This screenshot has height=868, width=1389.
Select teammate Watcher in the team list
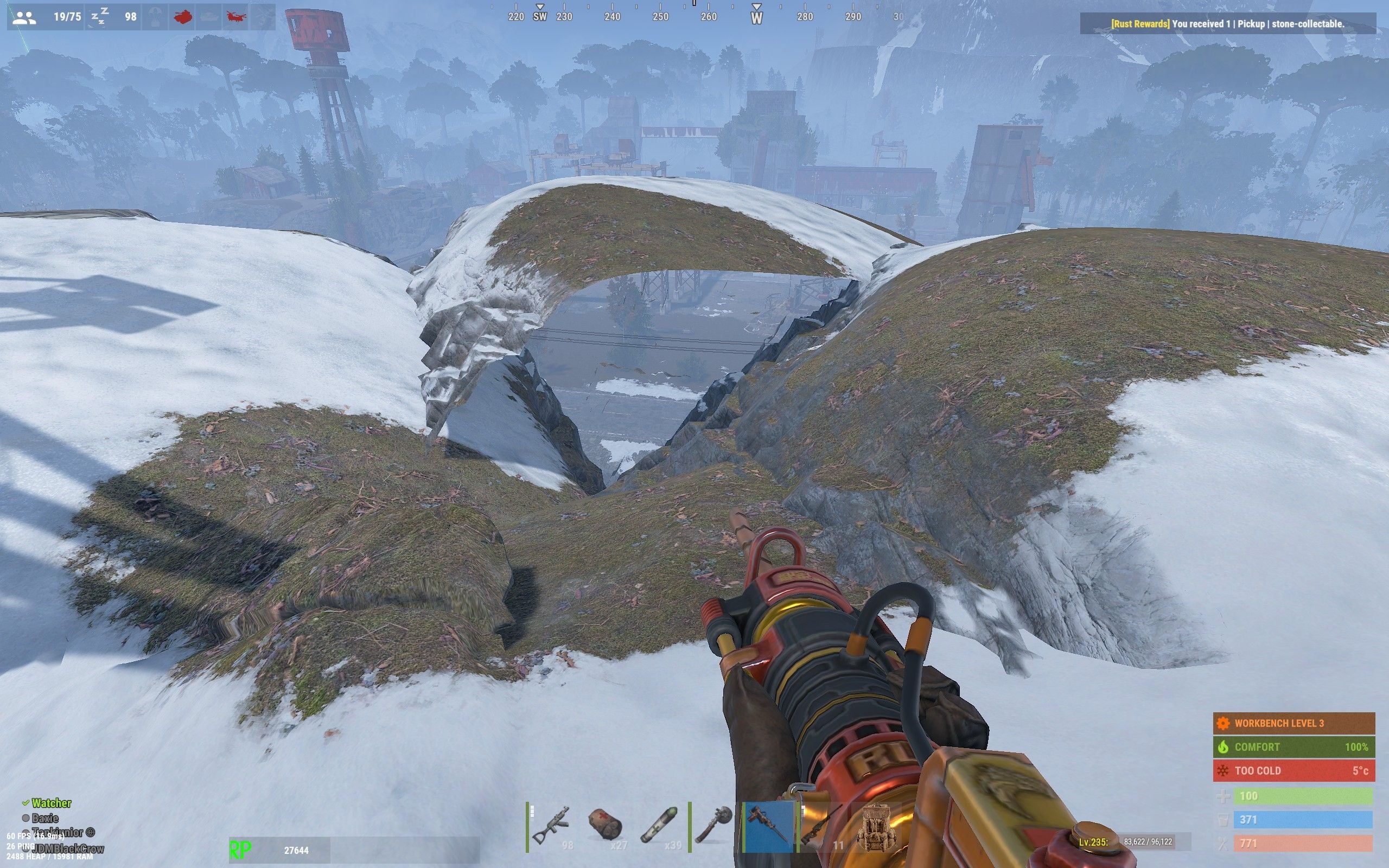pyautogui.click(x=50, y=803)
